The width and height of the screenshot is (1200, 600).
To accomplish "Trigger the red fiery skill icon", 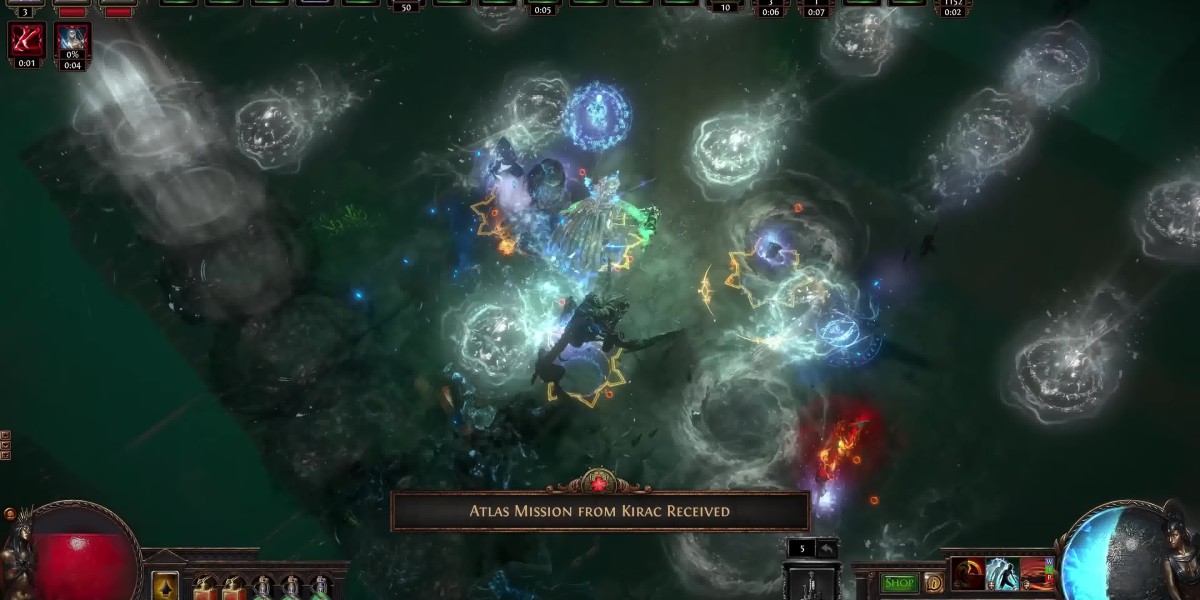I will [1037, 575].
